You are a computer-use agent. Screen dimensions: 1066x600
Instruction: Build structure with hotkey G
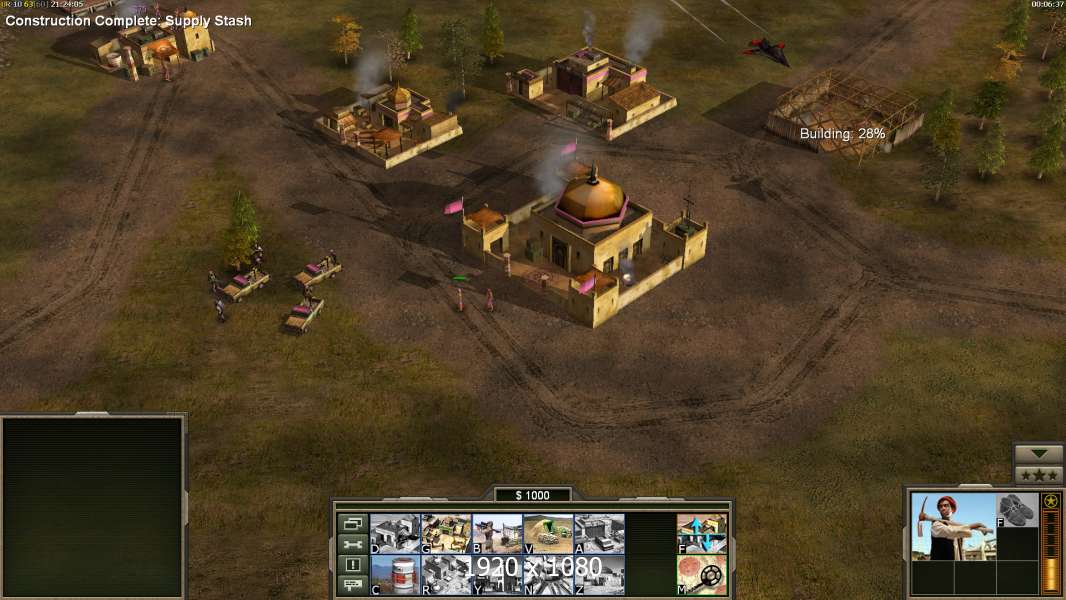click(446, 533)
